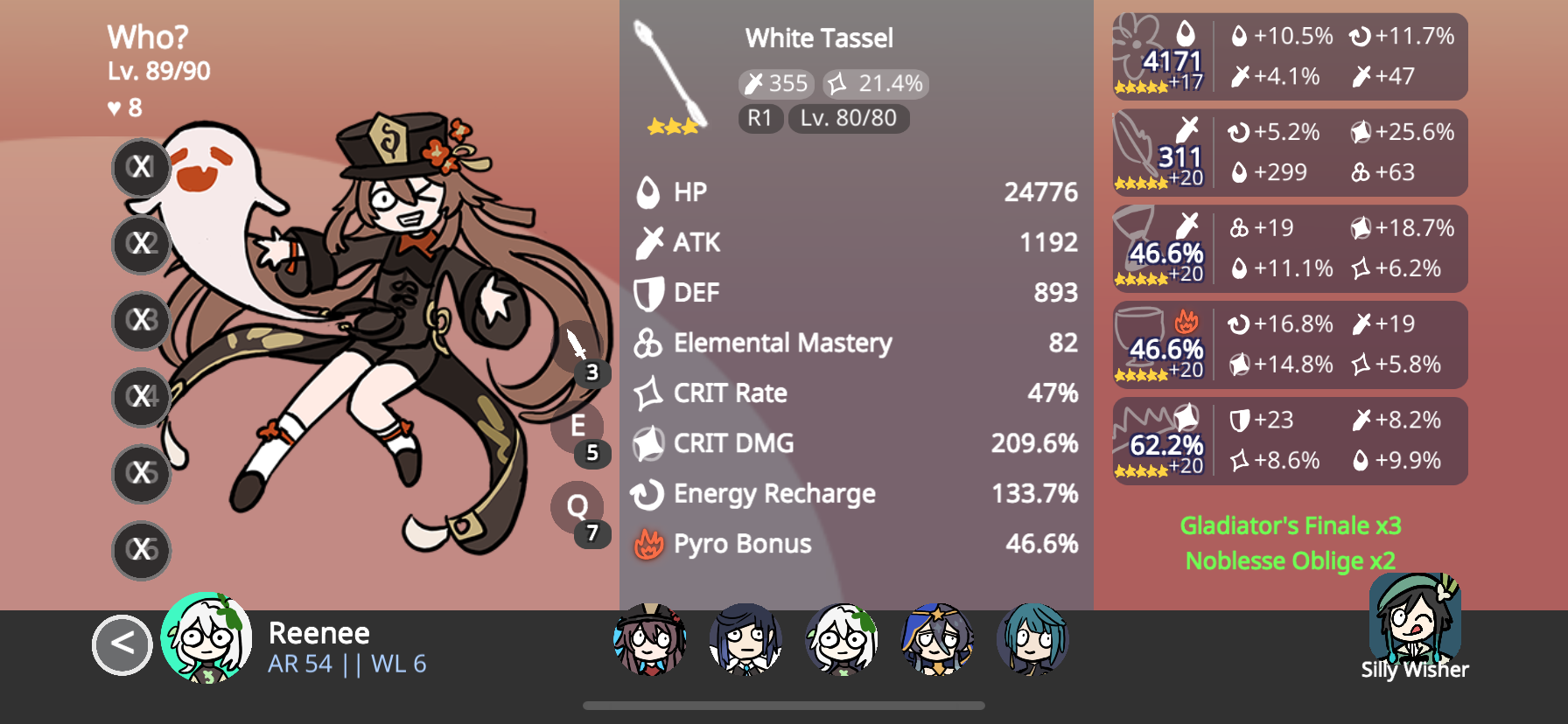Screen dimensions: 1568x724
Task: Toggle the C1 constellation node
Action: click(x=141, y=167)
